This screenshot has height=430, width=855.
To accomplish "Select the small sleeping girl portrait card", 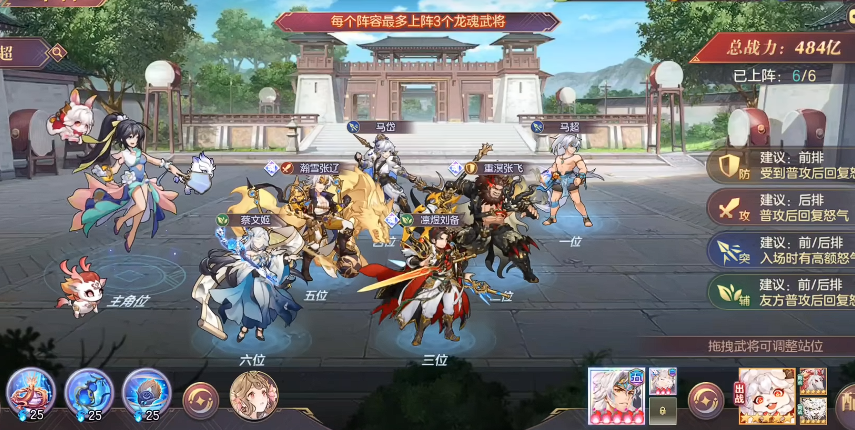I will [663, 381].
